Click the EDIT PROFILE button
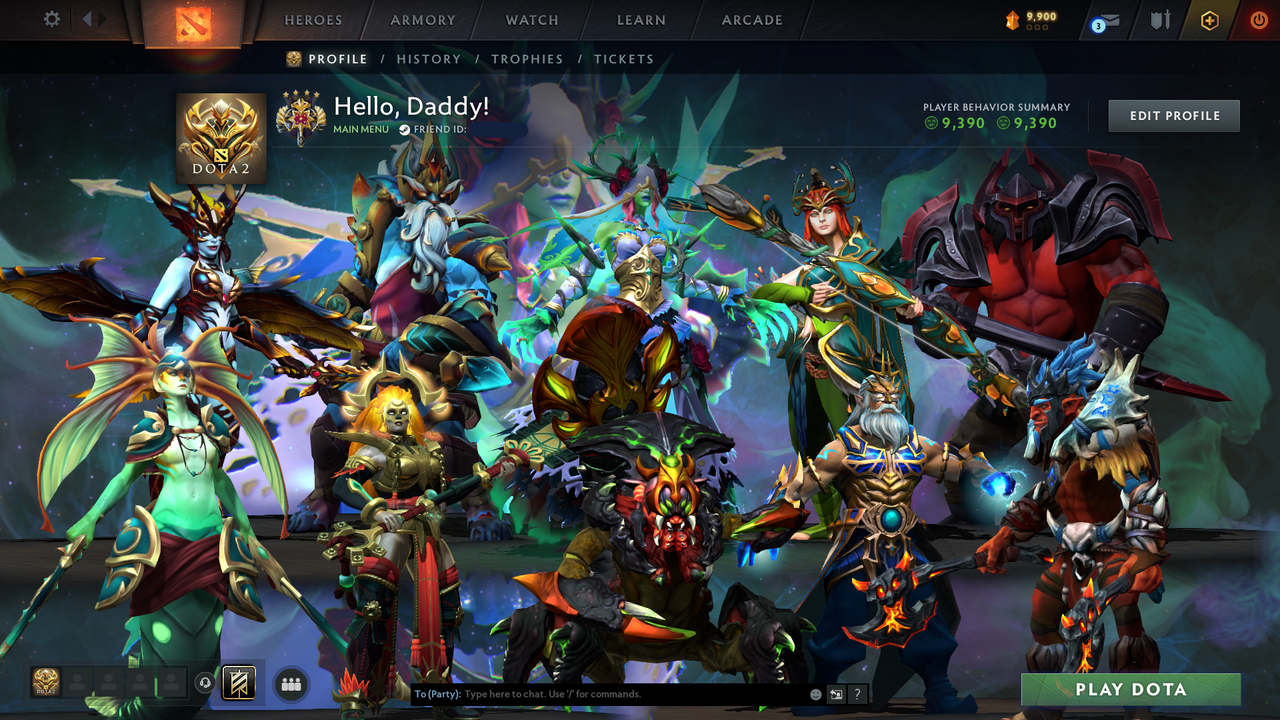The width and height of the screenshot is (1280, 720). [x=1173, y=115]
